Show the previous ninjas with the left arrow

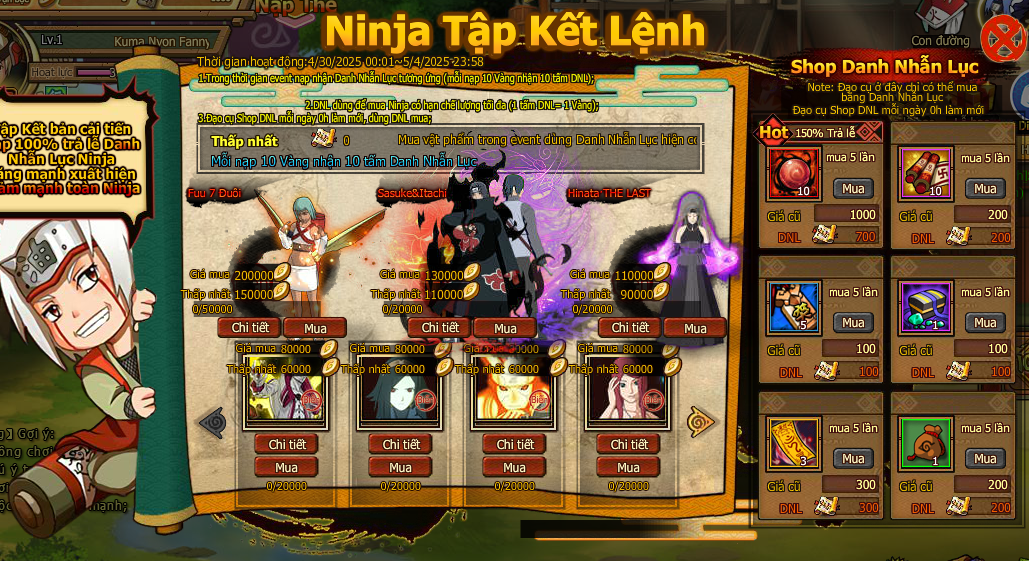(x=212, y=422)
